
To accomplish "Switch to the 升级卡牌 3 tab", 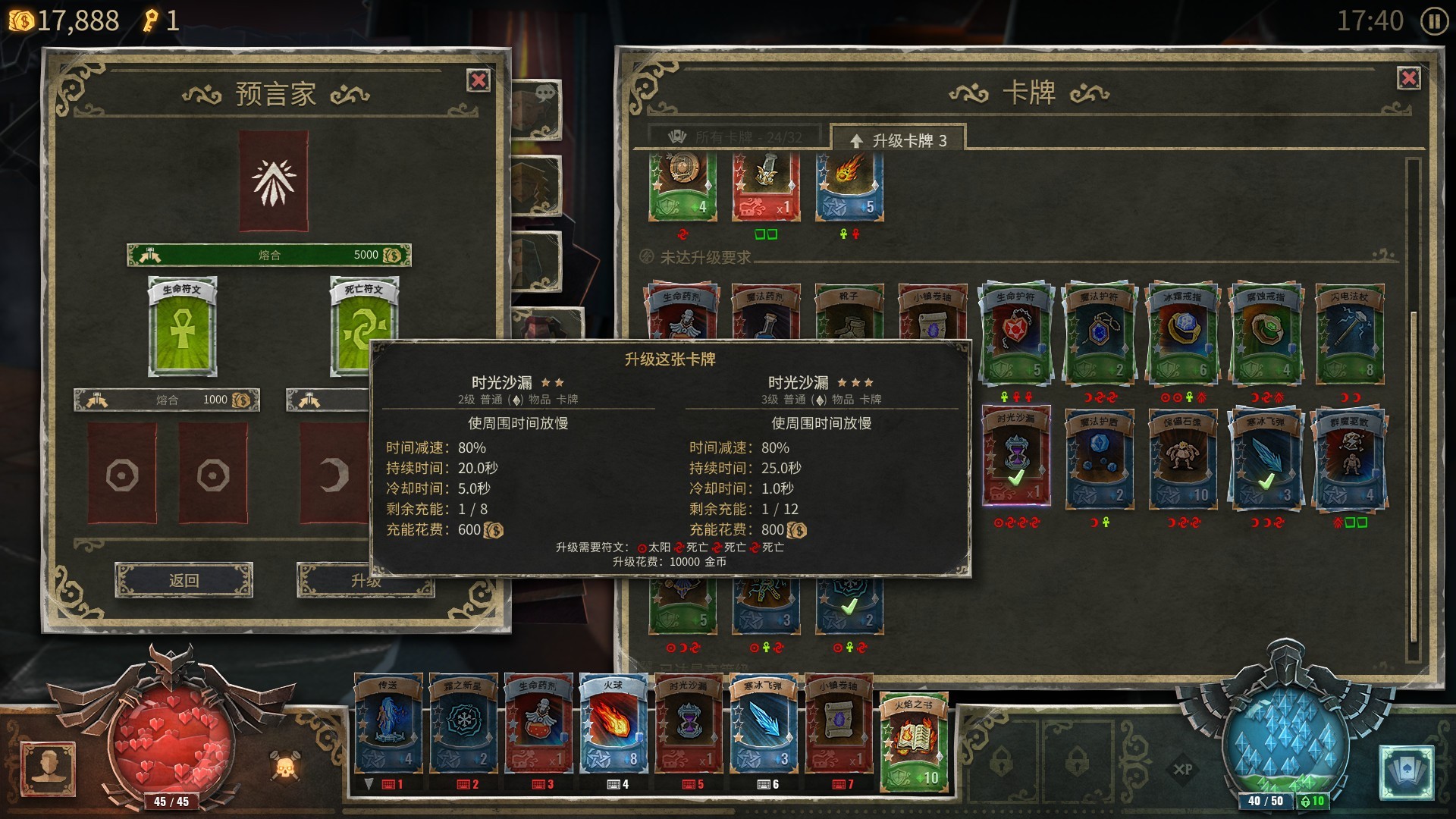I will coord(899,140).
